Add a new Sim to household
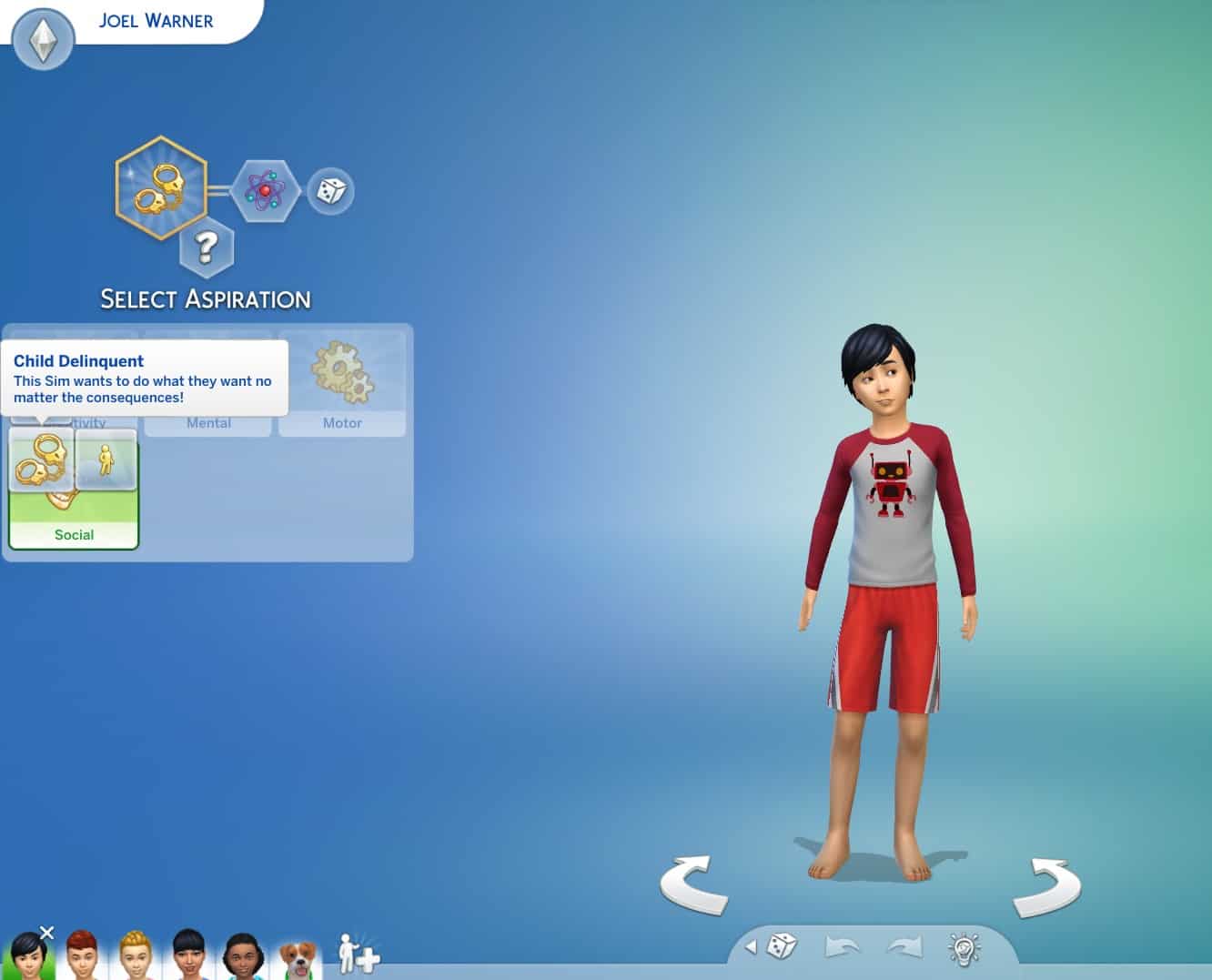The width and height of the screenshot is (1212, 980). [x=359, y=954]
